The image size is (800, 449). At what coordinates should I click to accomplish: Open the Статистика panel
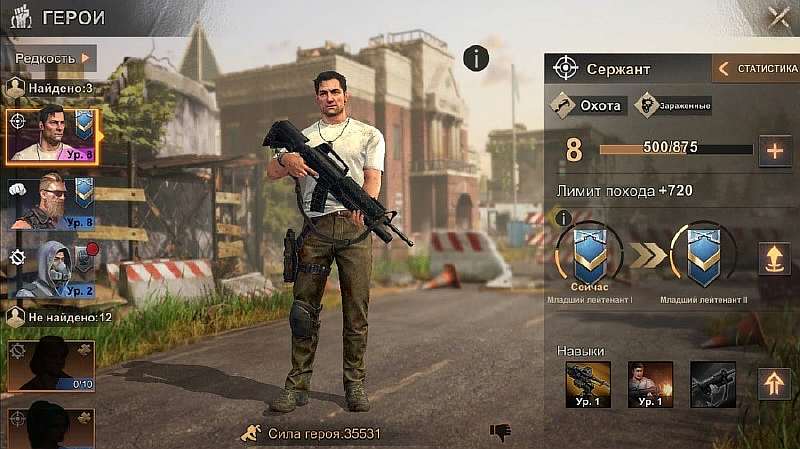[757, 69]
